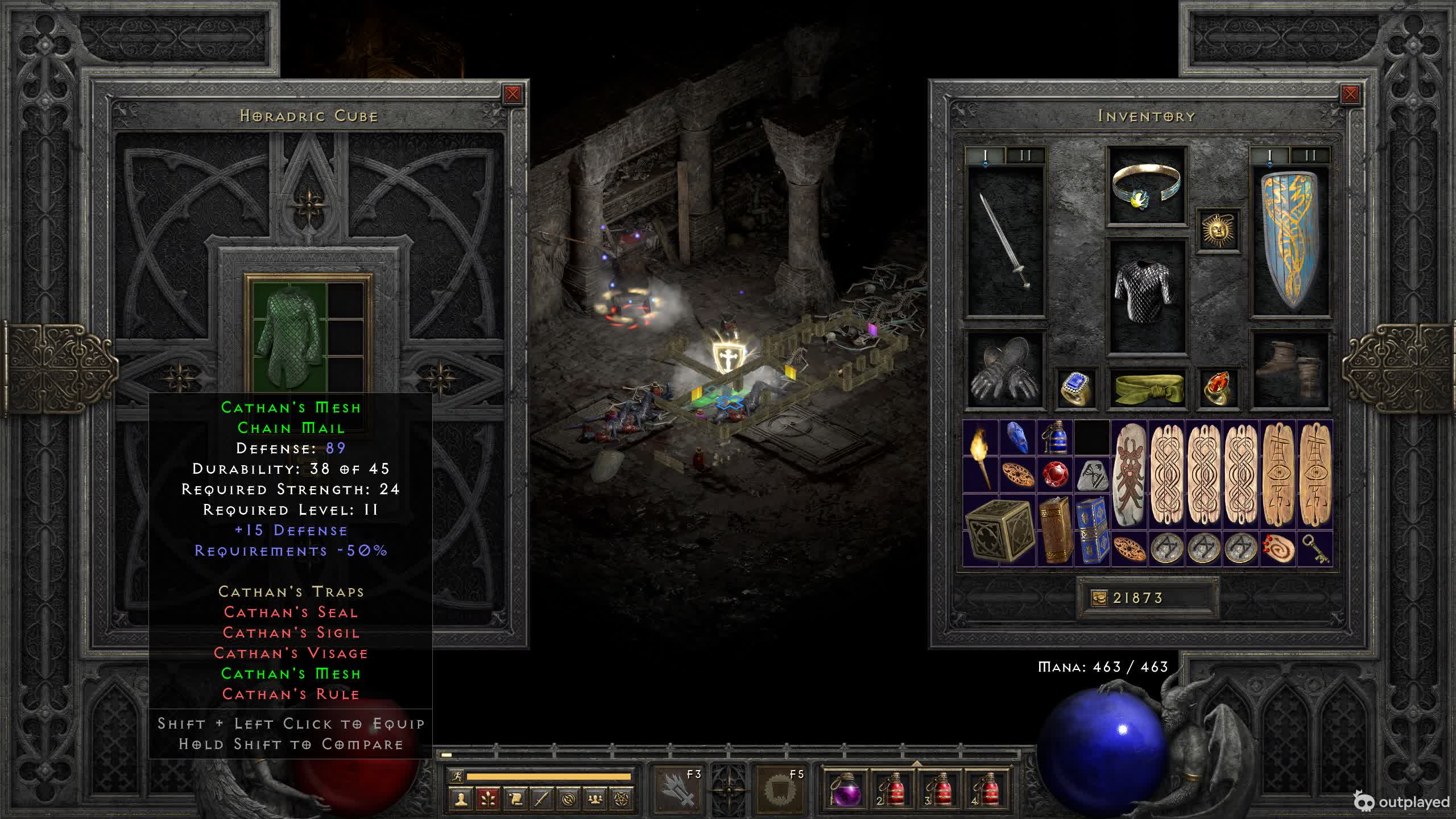Open the left skill selection labeled F3
This screenshot has width=1456, height=819.
point(678,789)
